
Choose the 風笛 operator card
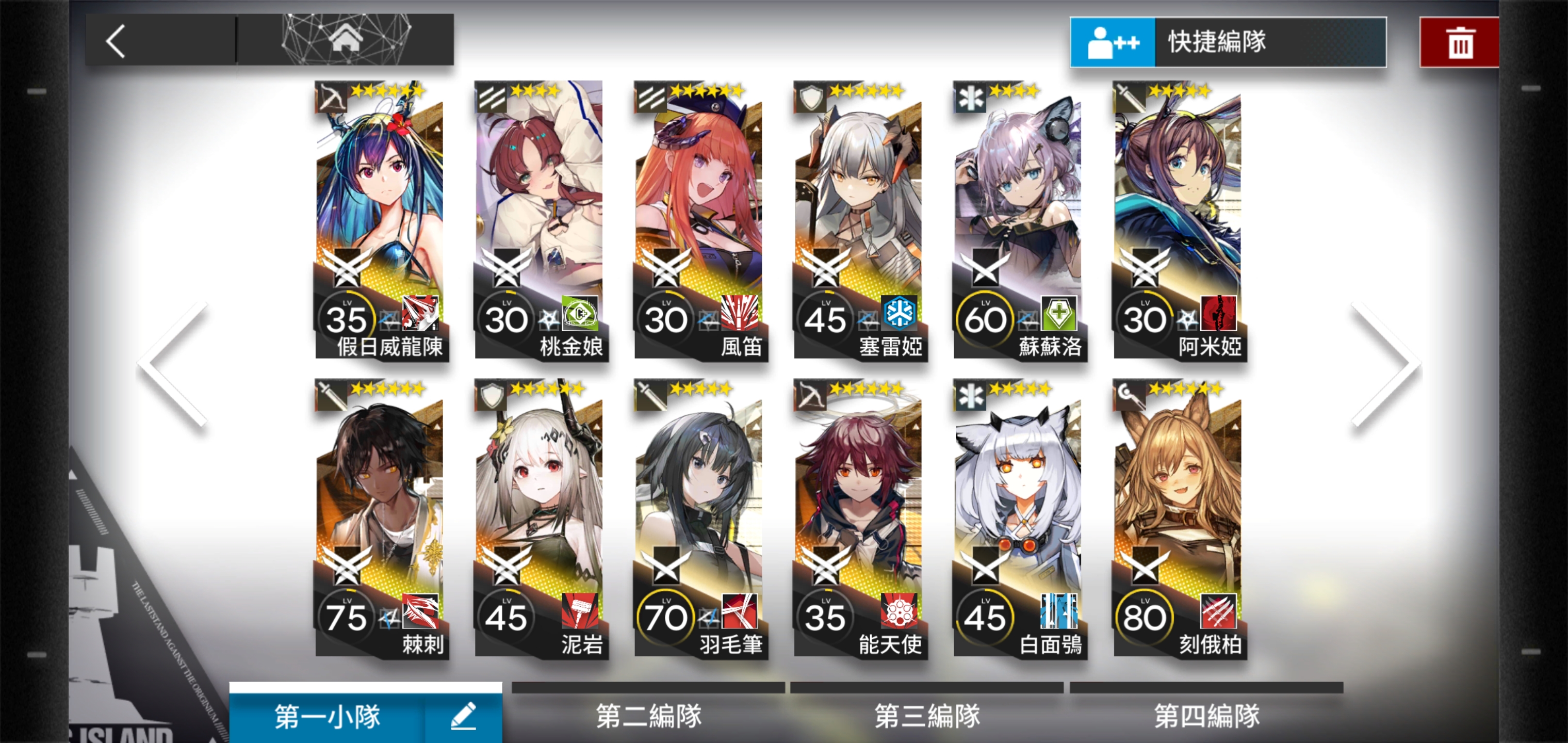[699, 220]
